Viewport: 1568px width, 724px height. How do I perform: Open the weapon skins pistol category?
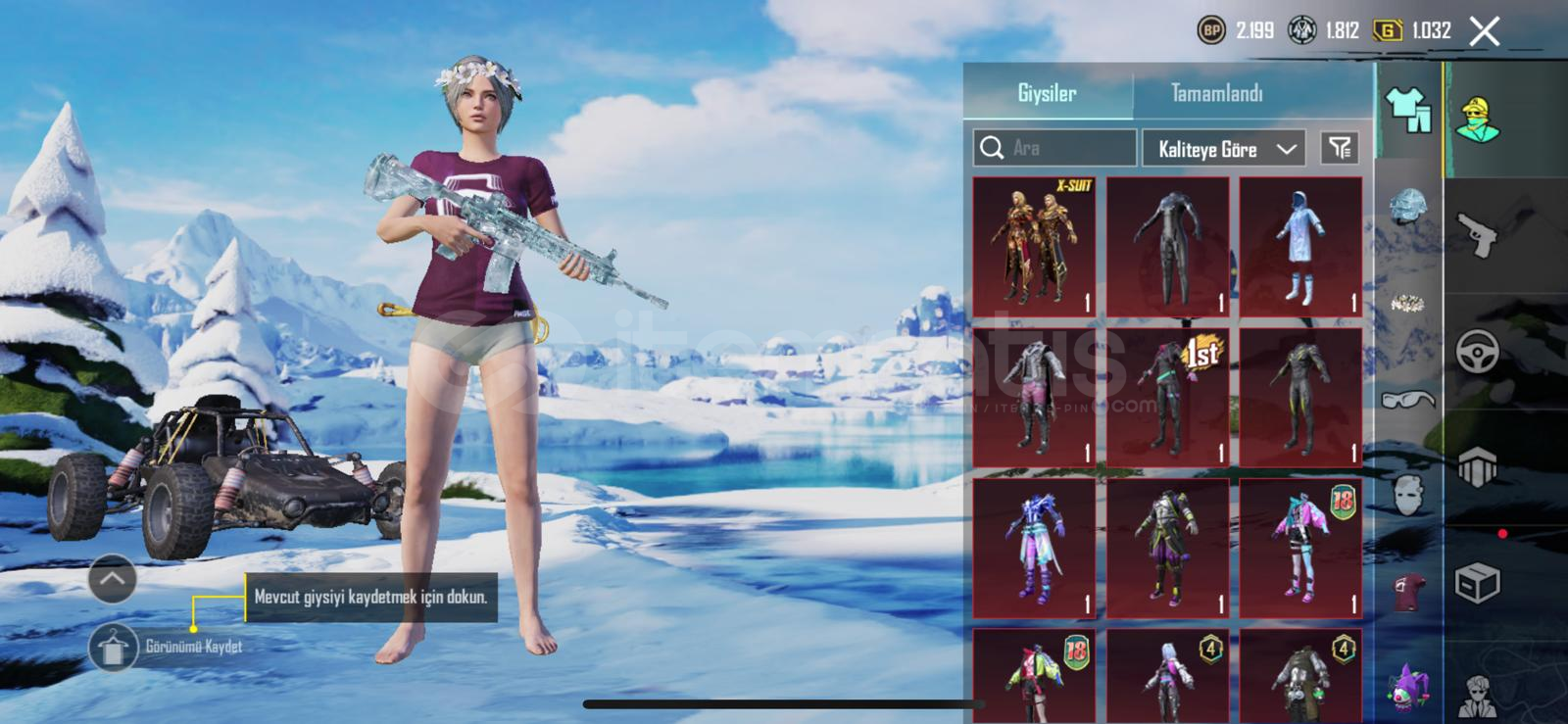click(x=1478, y=235)
